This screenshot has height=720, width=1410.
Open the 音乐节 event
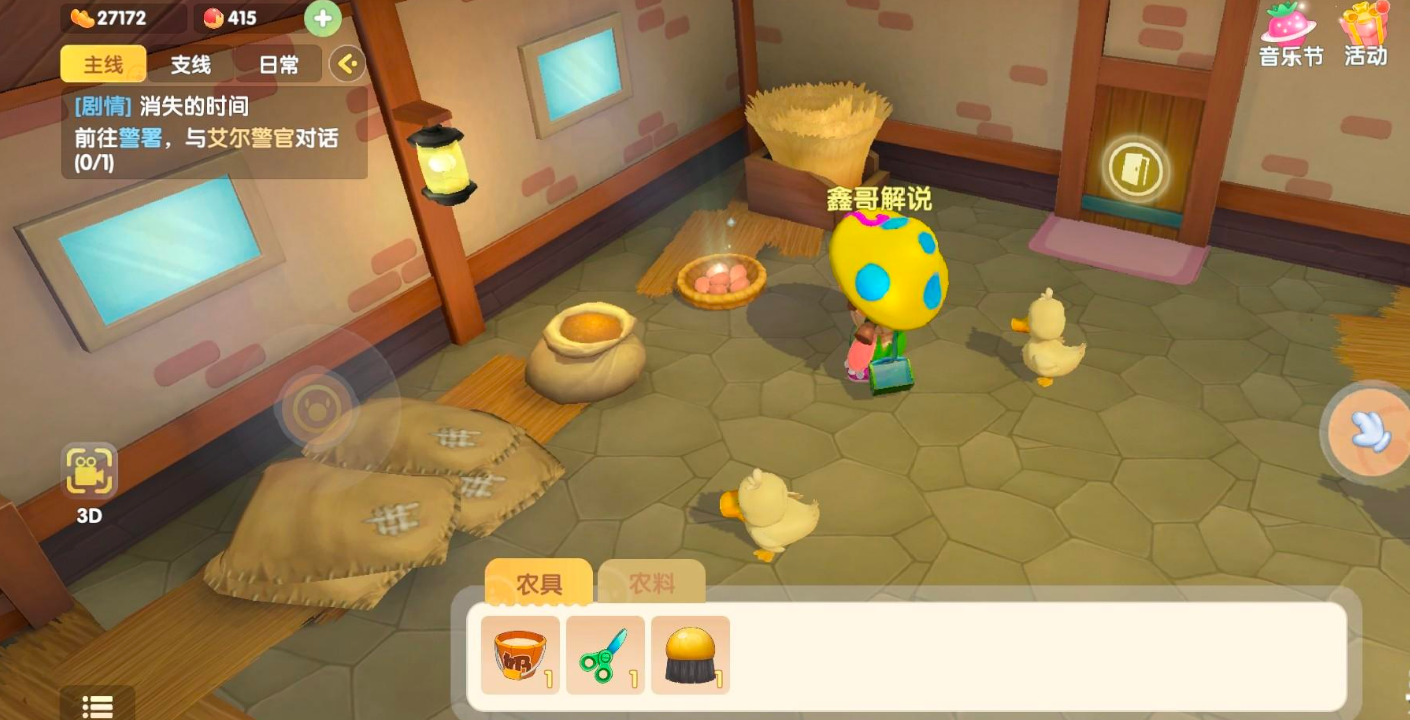1290,34
